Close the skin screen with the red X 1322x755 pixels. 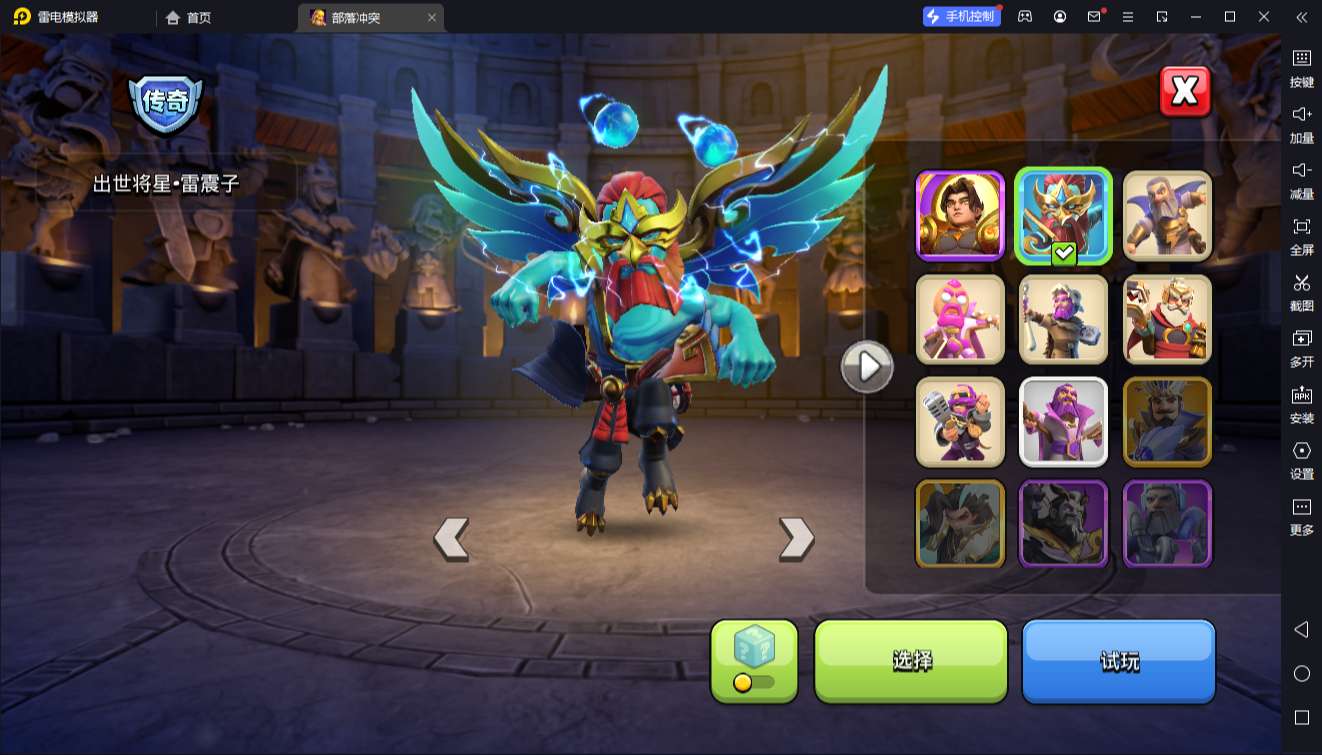[x=1185, y=92]
